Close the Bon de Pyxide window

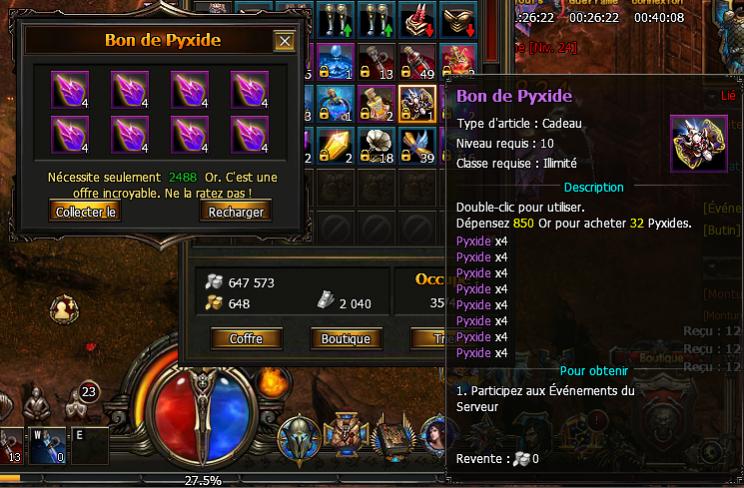tap(284, 41)
